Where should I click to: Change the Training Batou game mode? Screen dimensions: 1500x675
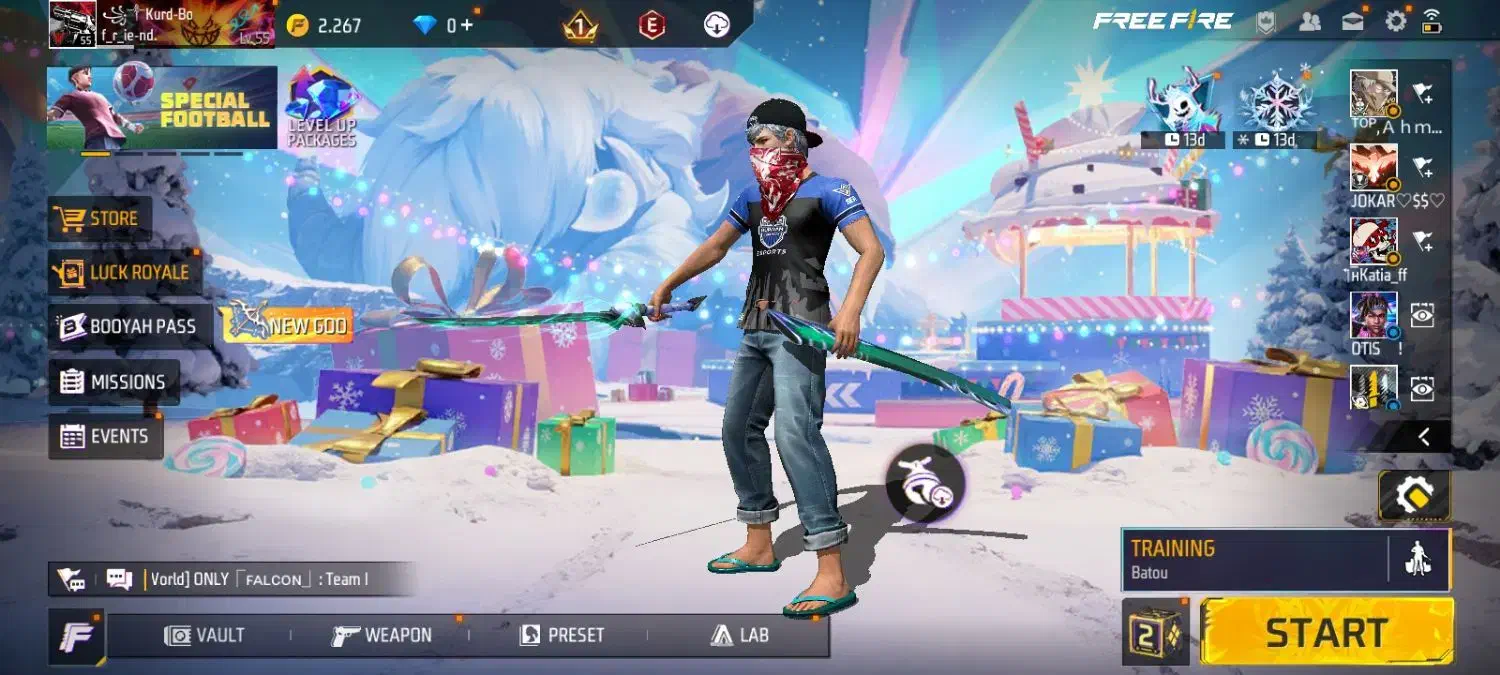pyautogui.click(x=1254, y=559)
